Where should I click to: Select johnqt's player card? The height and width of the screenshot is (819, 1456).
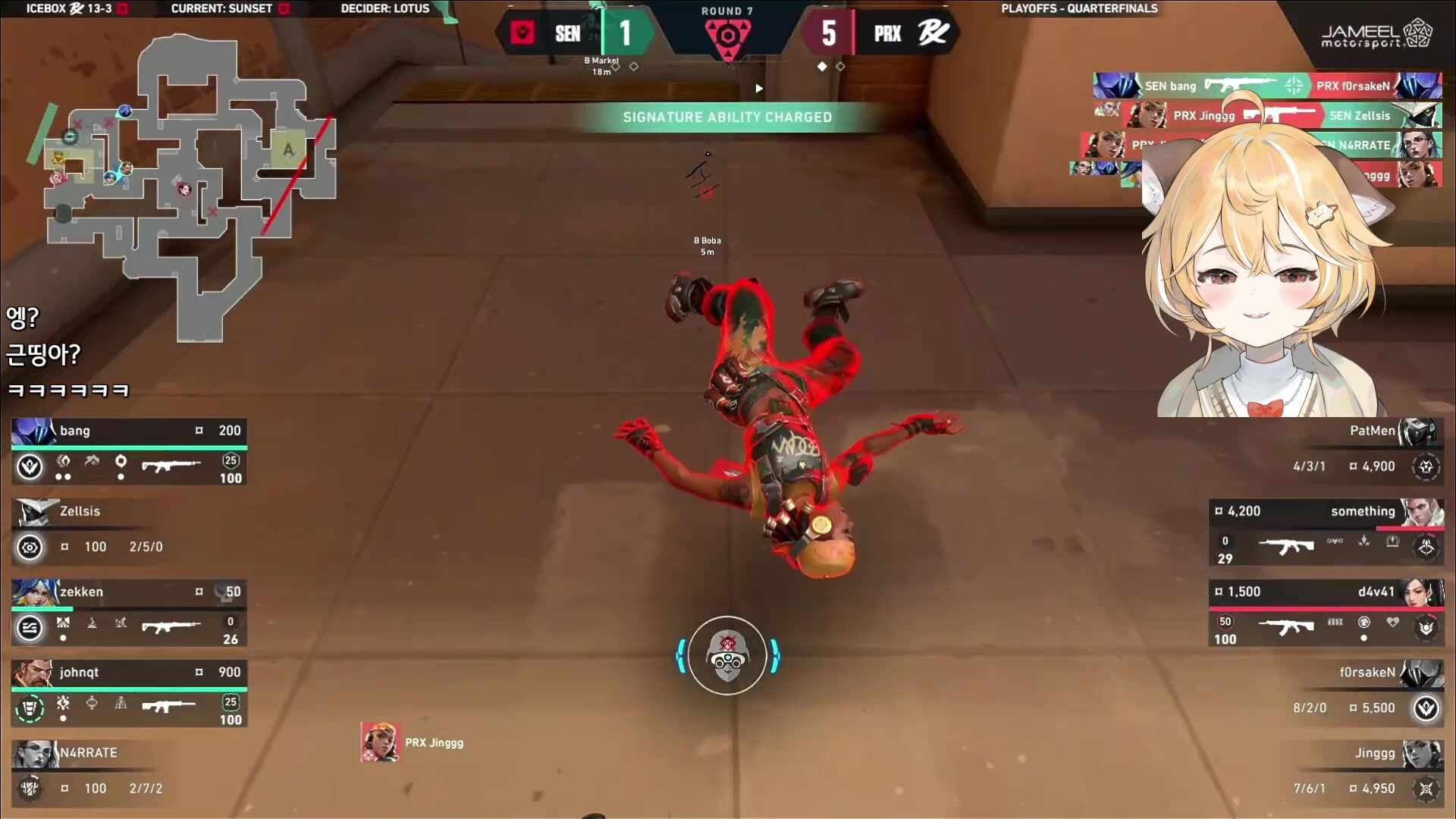(x=129, y=695)
